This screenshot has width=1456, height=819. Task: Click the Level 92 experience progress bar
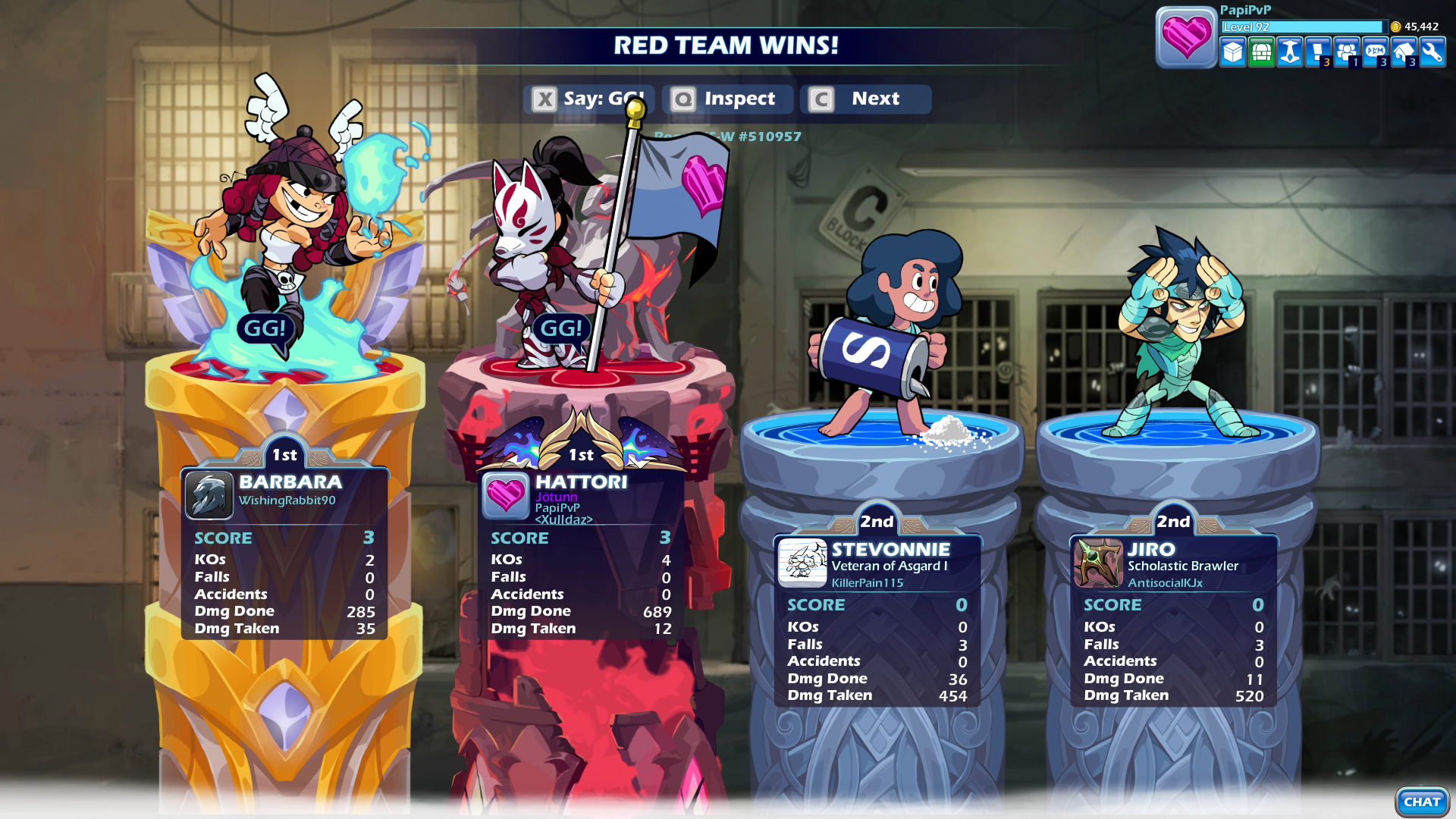coord(1306,27)
